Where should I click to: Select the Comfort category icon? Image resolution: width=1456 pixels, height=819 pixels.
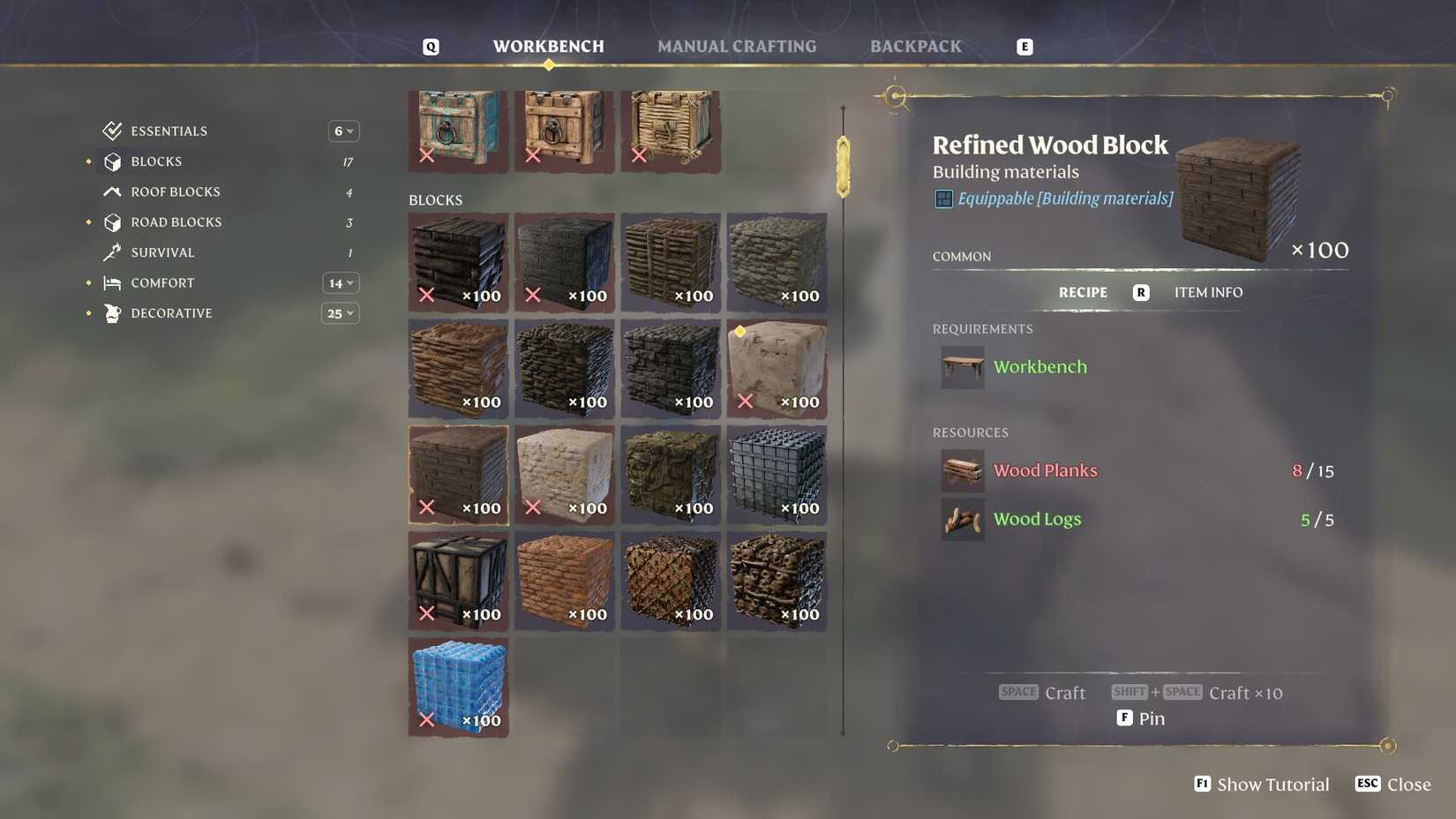coord(112,282)
